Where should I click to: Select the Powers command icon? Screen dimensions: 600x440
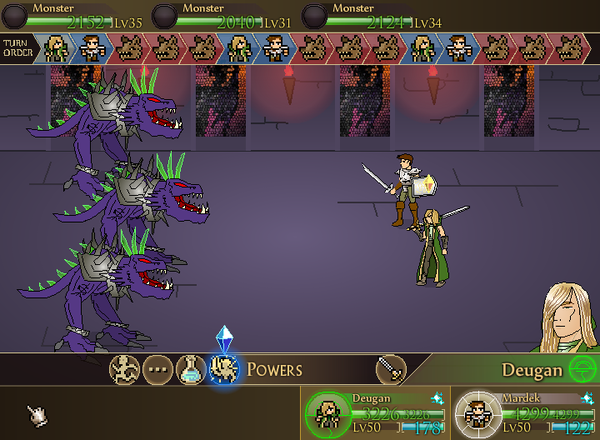[222, 370]
